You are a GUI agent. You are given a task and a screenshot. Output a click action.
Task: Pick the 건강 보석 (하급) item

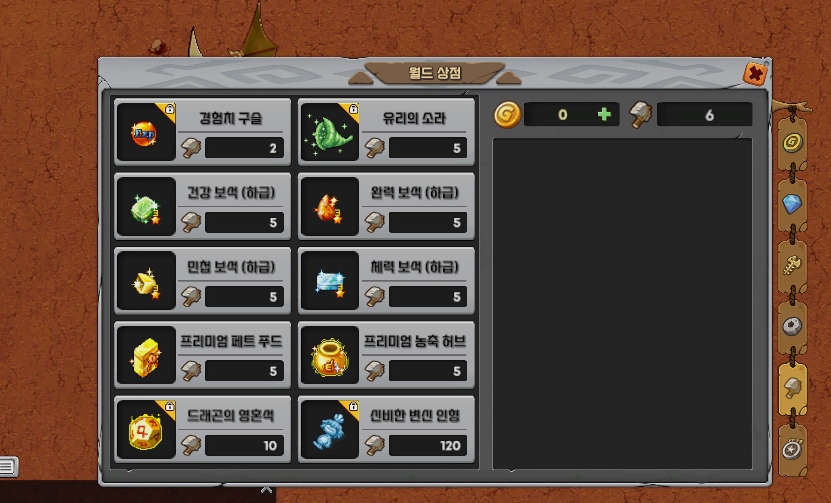point(202,204)
